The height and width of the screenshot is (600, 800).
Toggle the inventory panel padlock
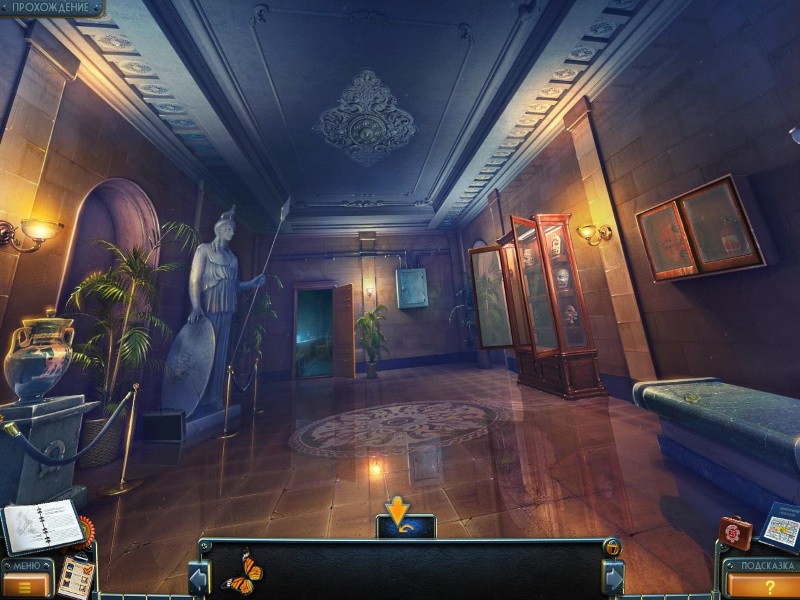612,546
